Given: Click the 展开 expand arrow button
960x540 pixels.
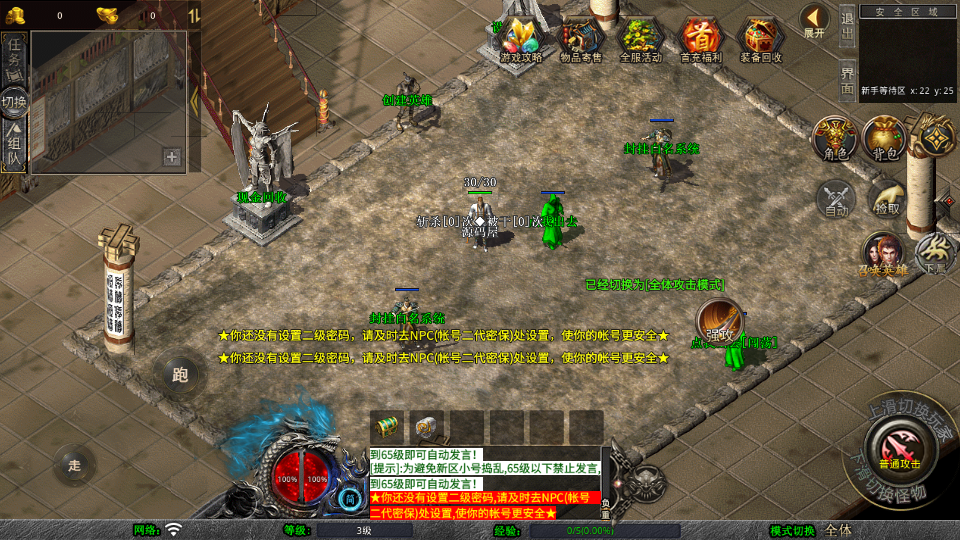Looking at the screenshot, I should click(814, 21).
